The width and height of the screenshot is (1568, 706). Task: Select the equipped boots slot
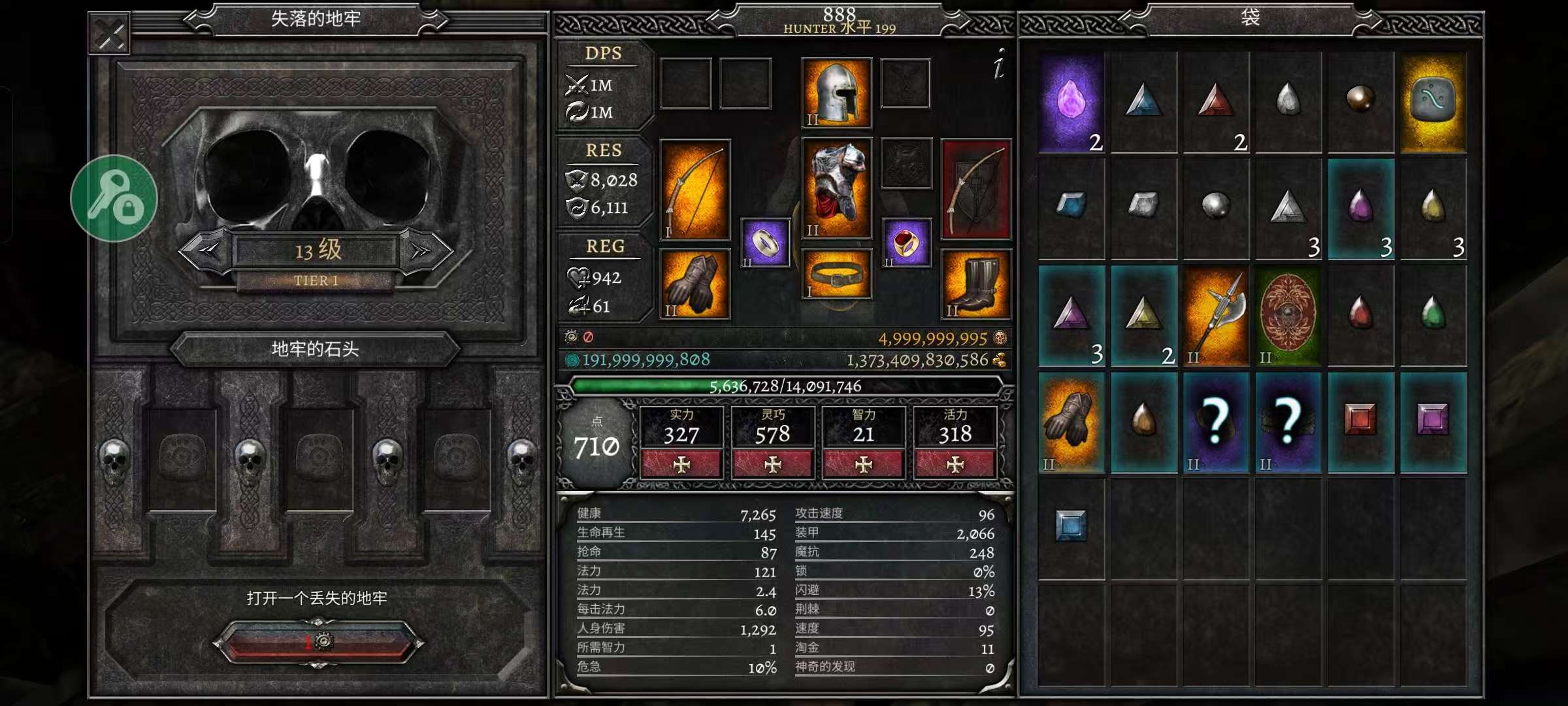pyautogui.click(x=976, y=284)
